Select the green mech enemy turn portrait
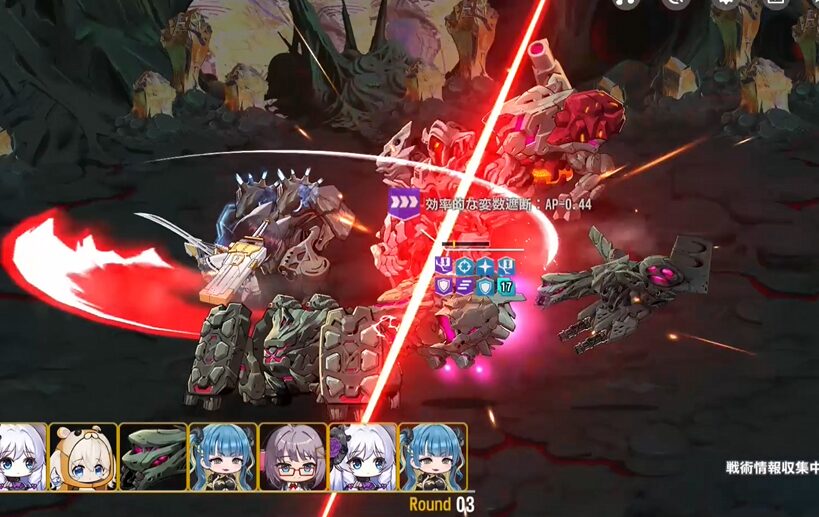 click(153, 457)
